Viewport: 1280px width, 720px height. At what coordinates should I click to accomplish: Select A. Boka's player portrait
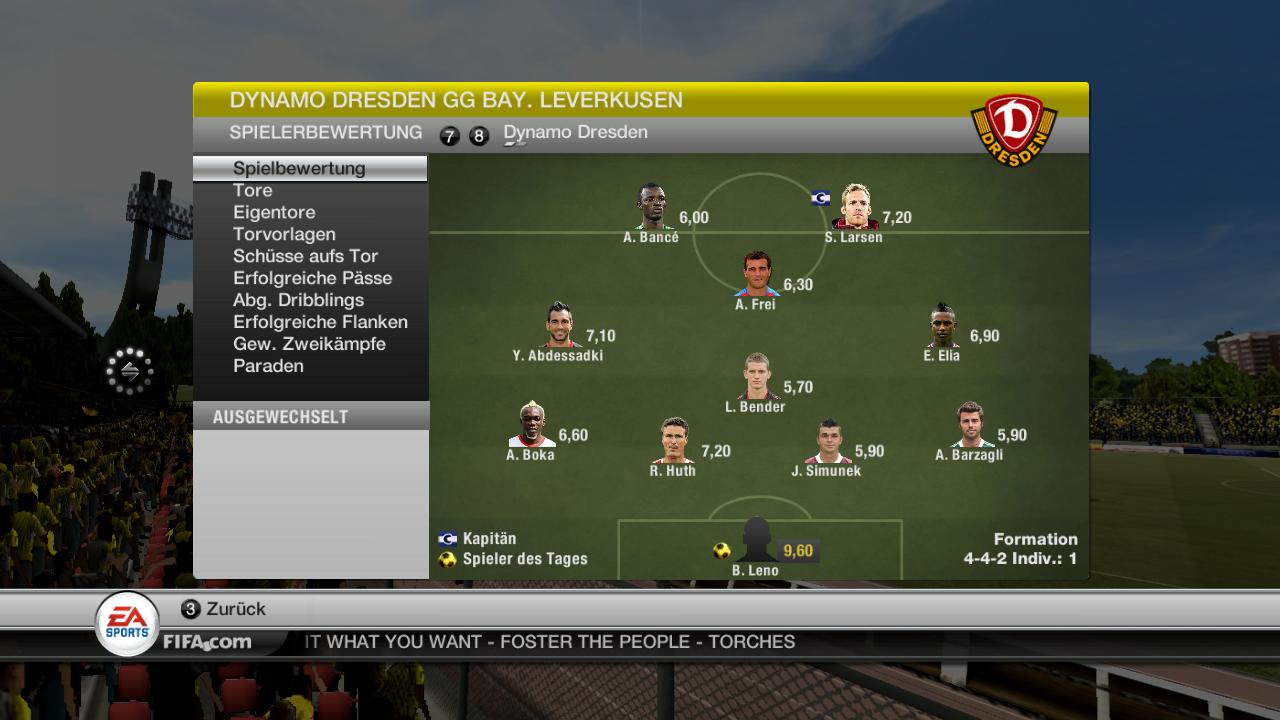(x=531, y=425)
